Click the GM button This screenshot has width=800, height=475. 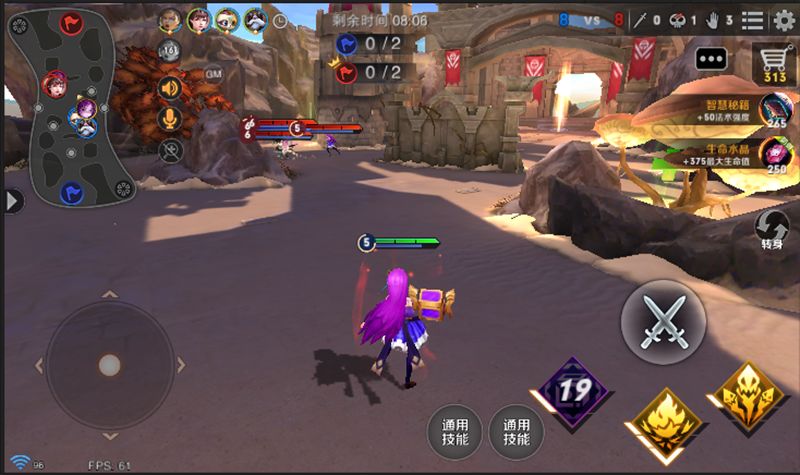point(214,73)
